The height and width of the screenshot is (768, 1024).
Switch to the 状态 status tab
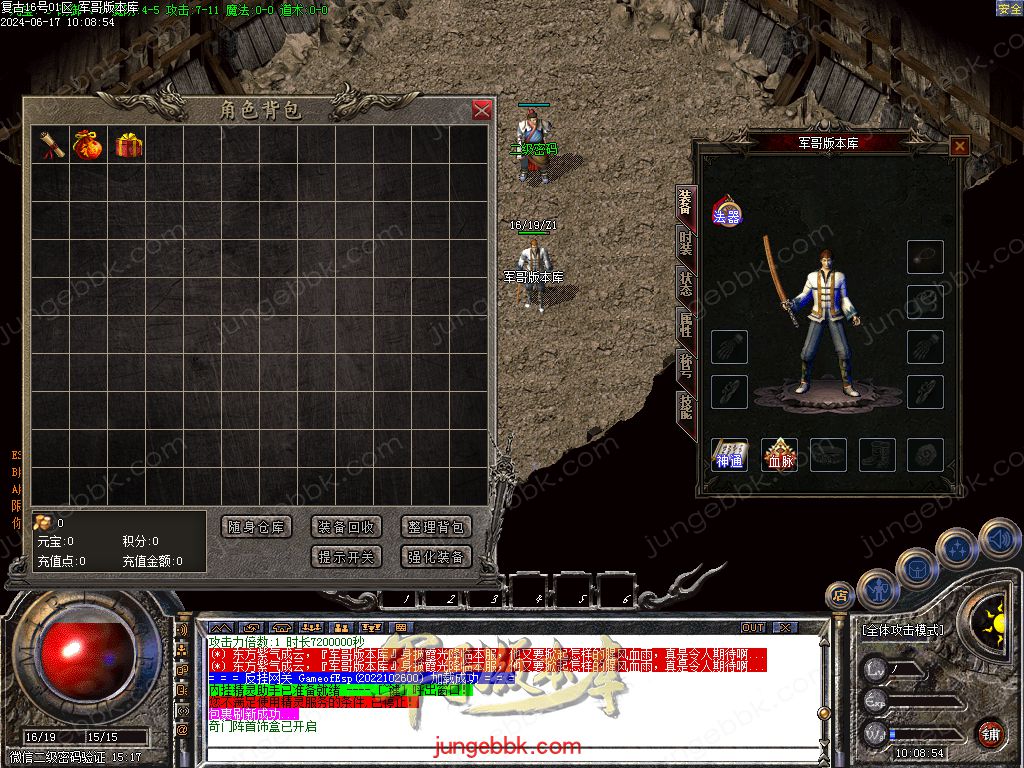686,282
